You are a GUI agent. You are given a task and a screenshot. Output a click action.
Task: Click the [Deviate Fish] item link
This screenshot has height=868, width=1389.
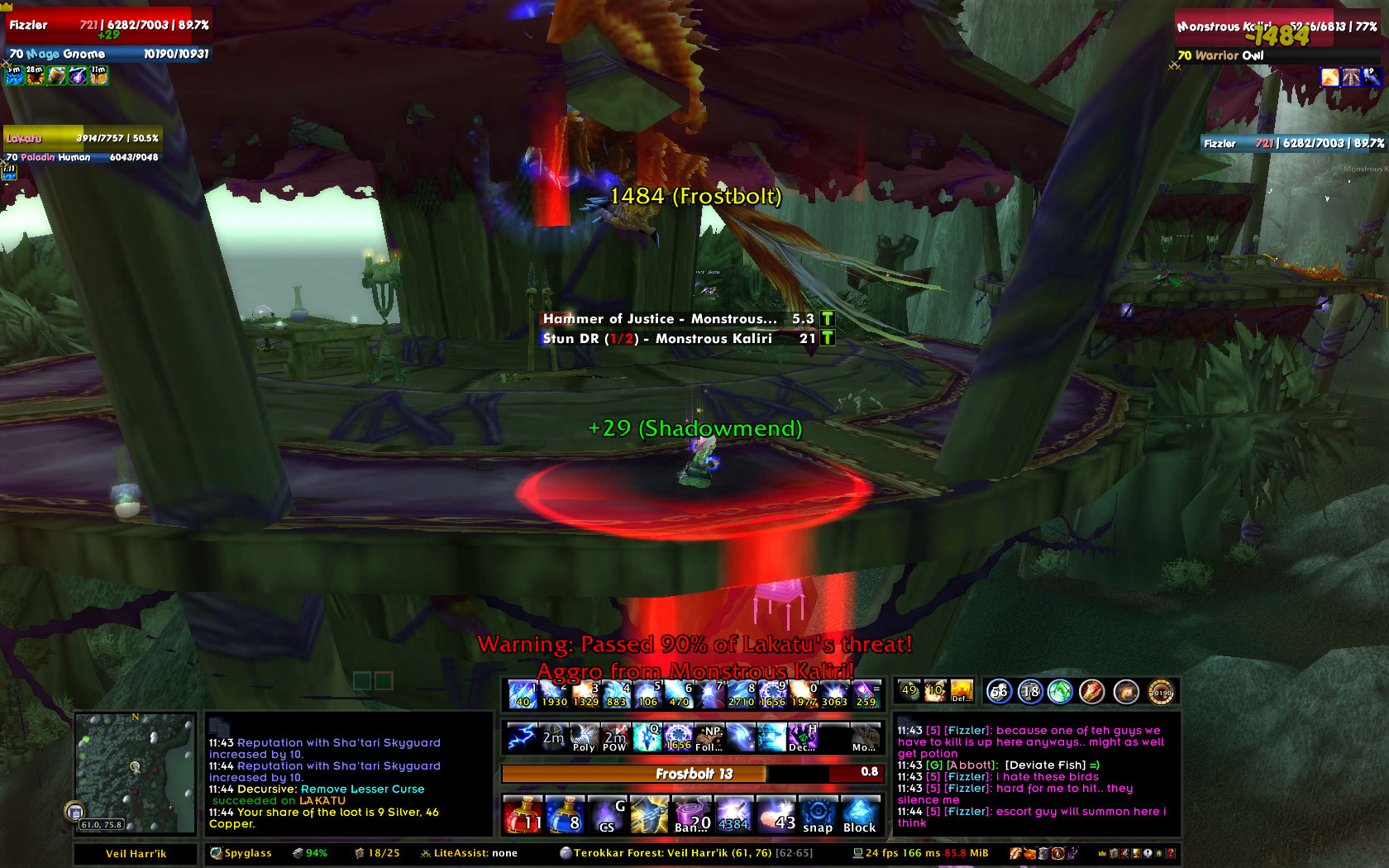[1045, 765]
